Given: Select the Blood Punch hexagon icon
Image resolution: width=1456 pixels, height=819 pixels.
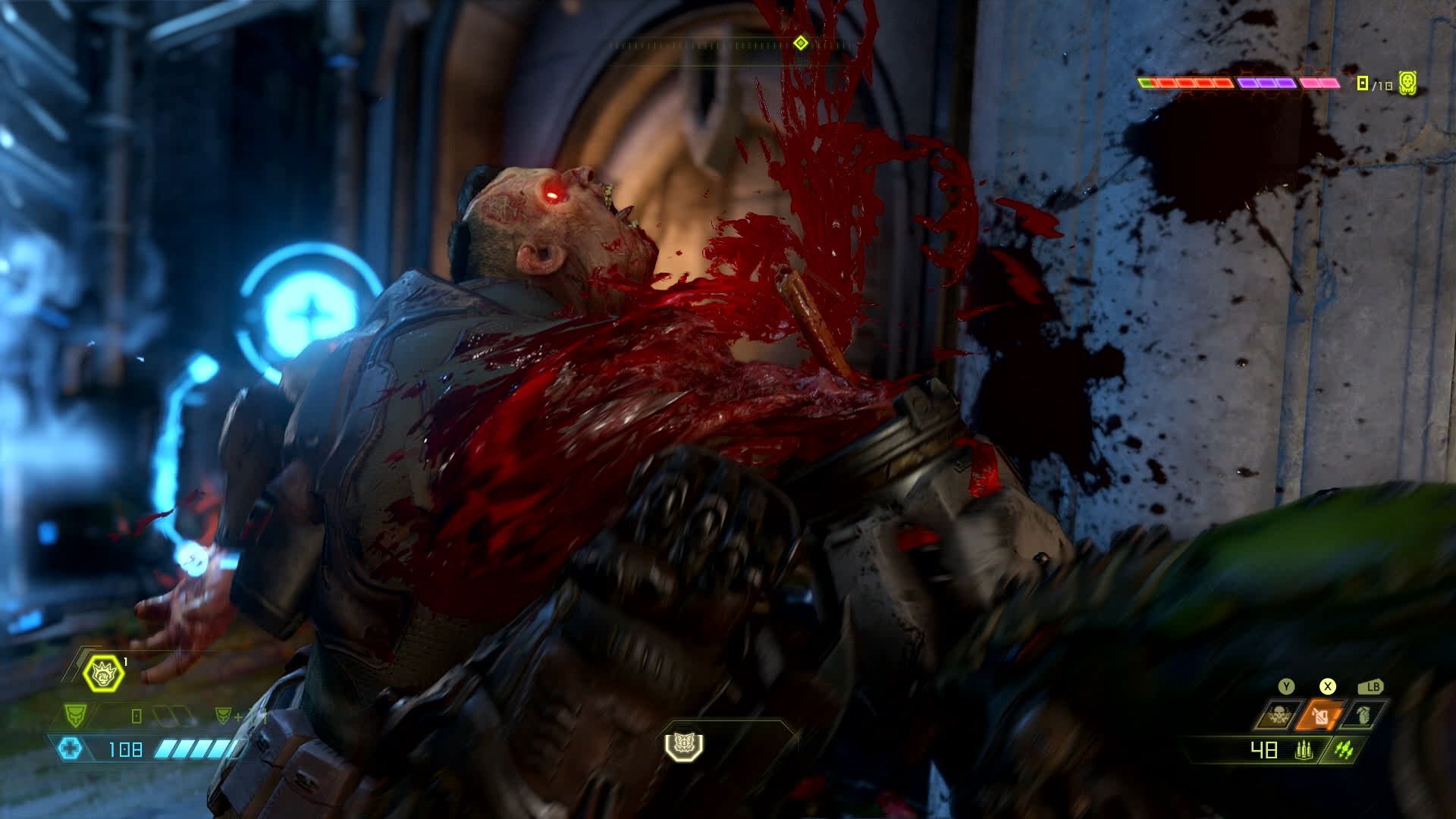Looking at the screenshot, I should click(x=104, y=672).
